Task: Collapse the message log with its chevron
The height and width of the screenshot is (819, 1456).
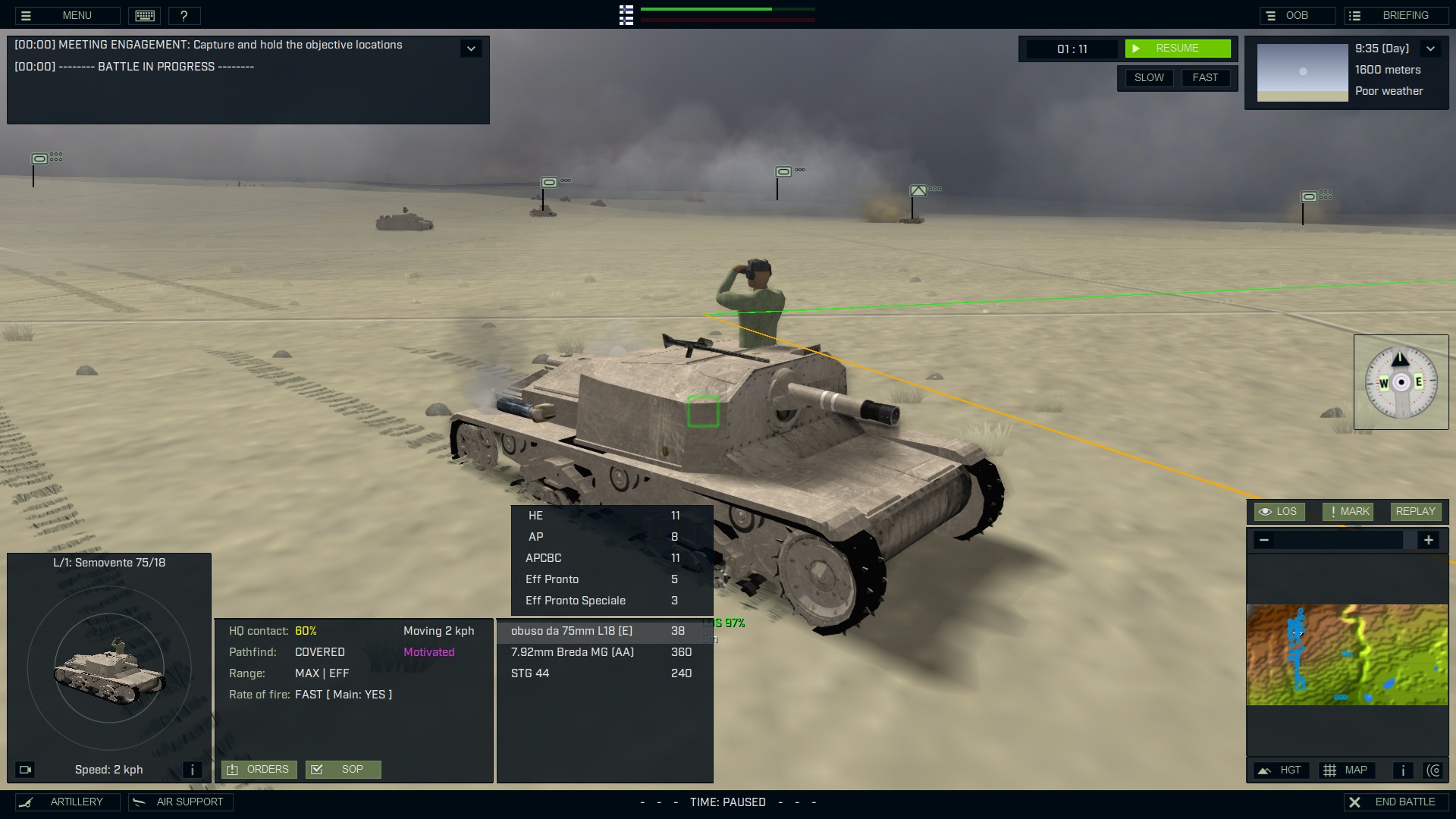Action: [x=470, y=48]
